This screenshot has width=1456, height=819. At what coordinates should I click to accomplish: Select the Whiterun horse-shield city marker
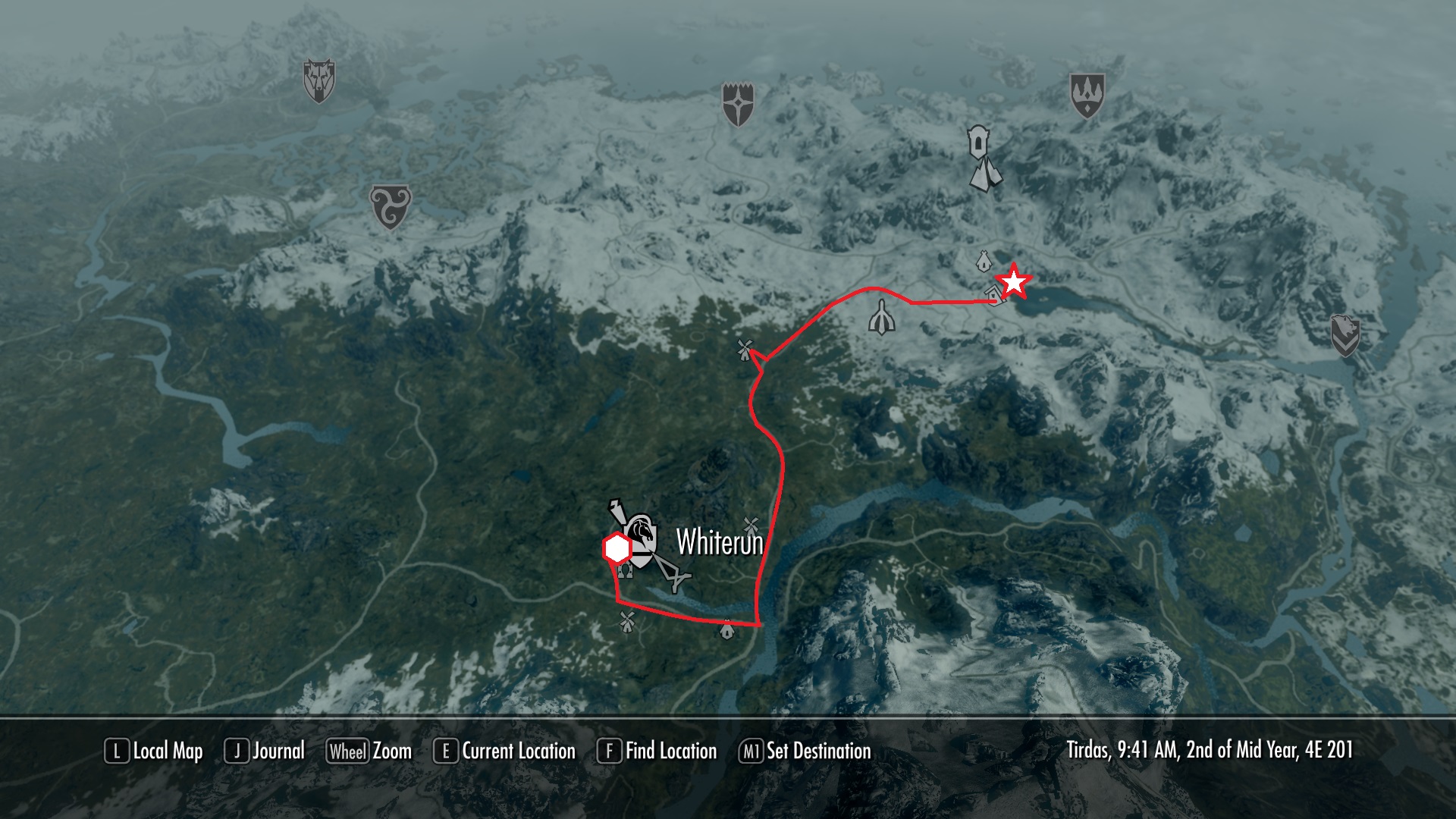(641, 538)
